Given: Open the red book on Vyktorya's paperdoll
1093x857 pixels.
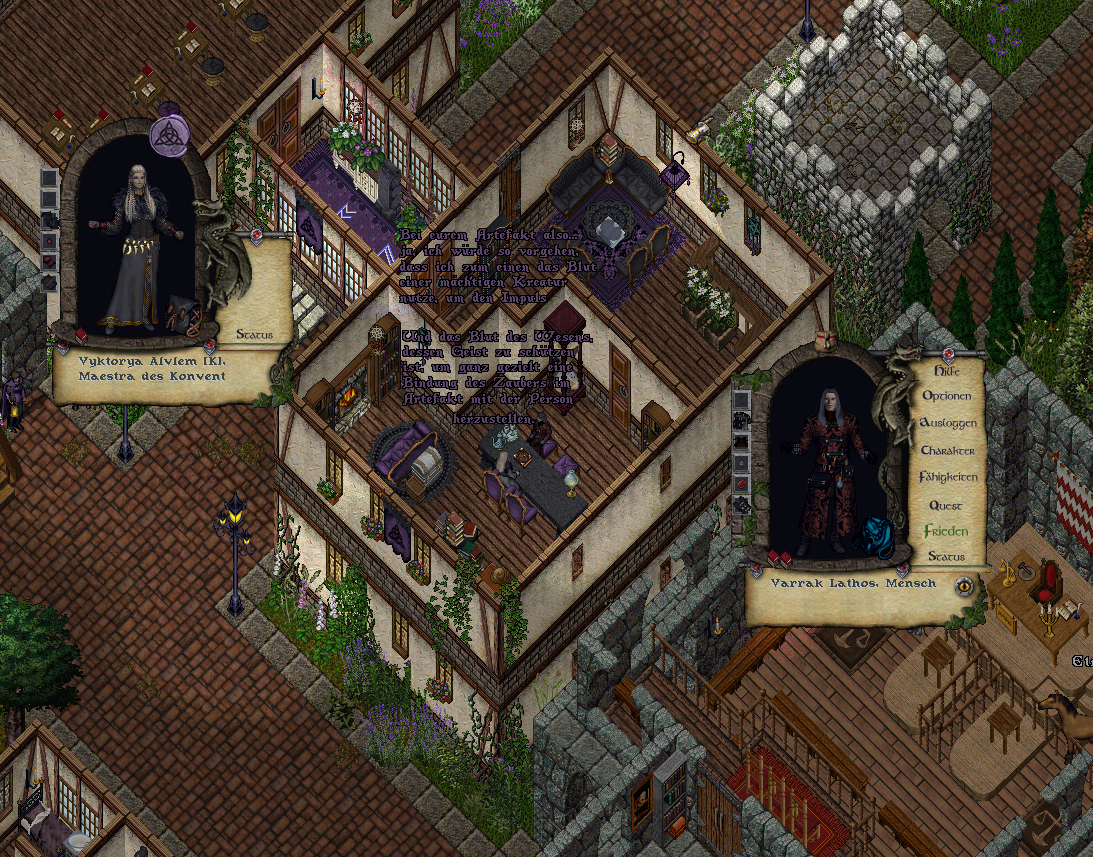Looking at the screenshot, I should [81, 335].
